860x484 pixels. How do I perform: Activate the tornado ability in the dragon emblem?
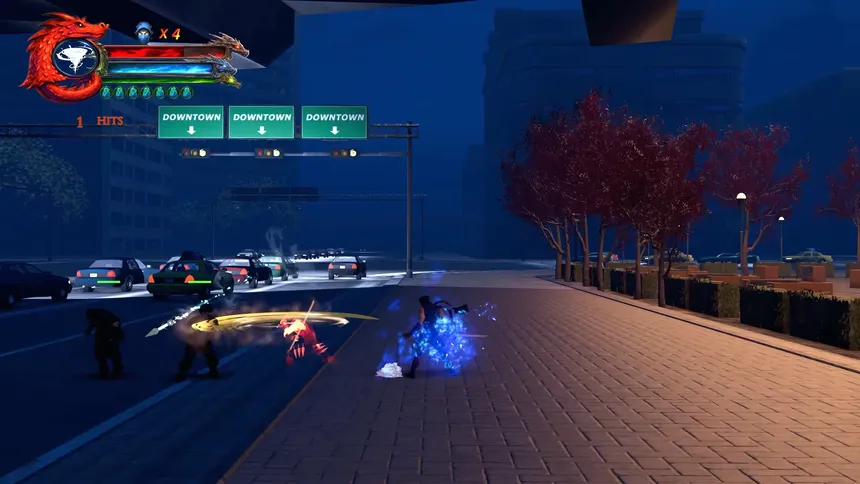[x=74, y=58]
